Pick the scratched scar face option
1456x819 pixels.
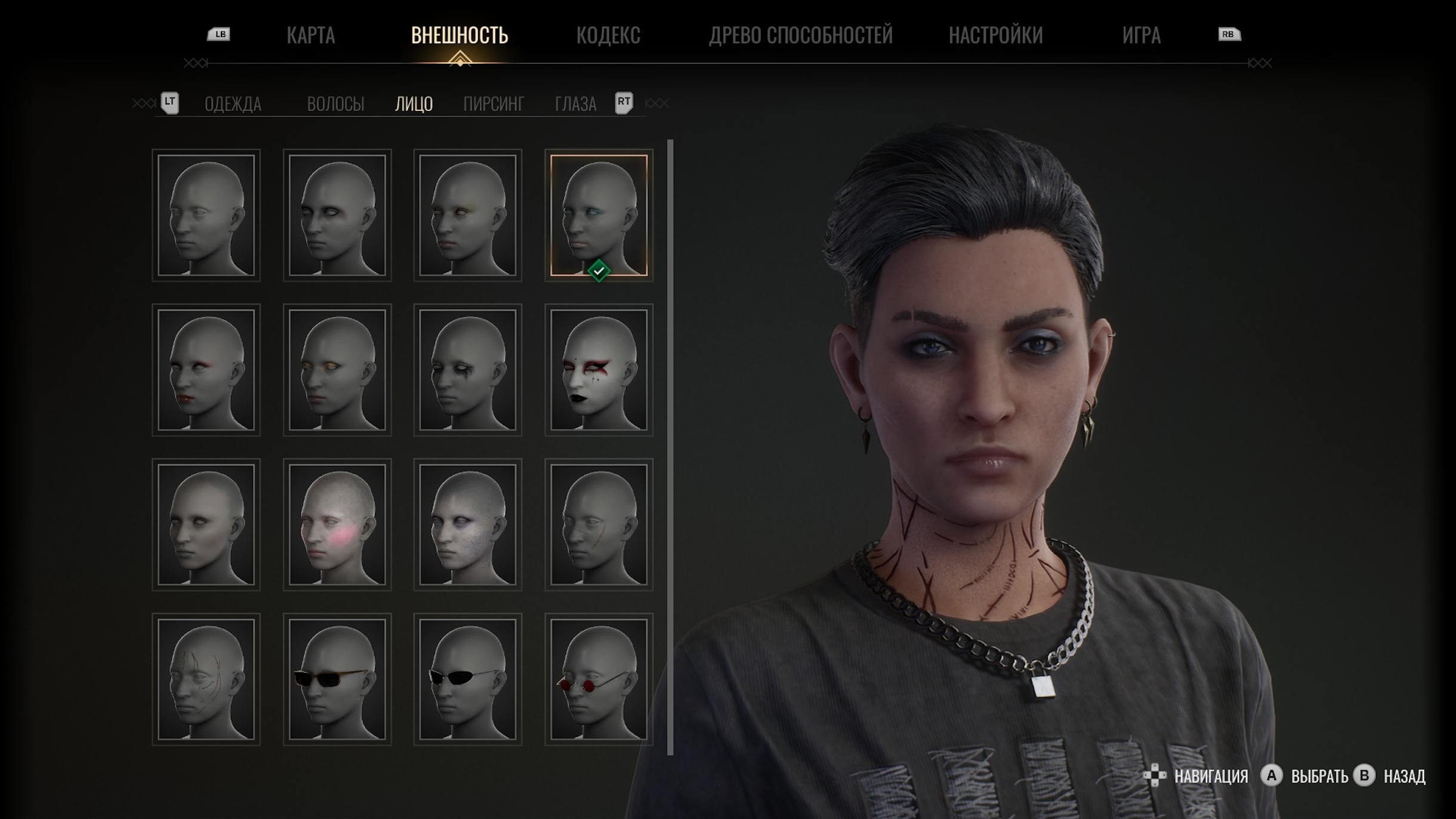(x=206, y=679)
